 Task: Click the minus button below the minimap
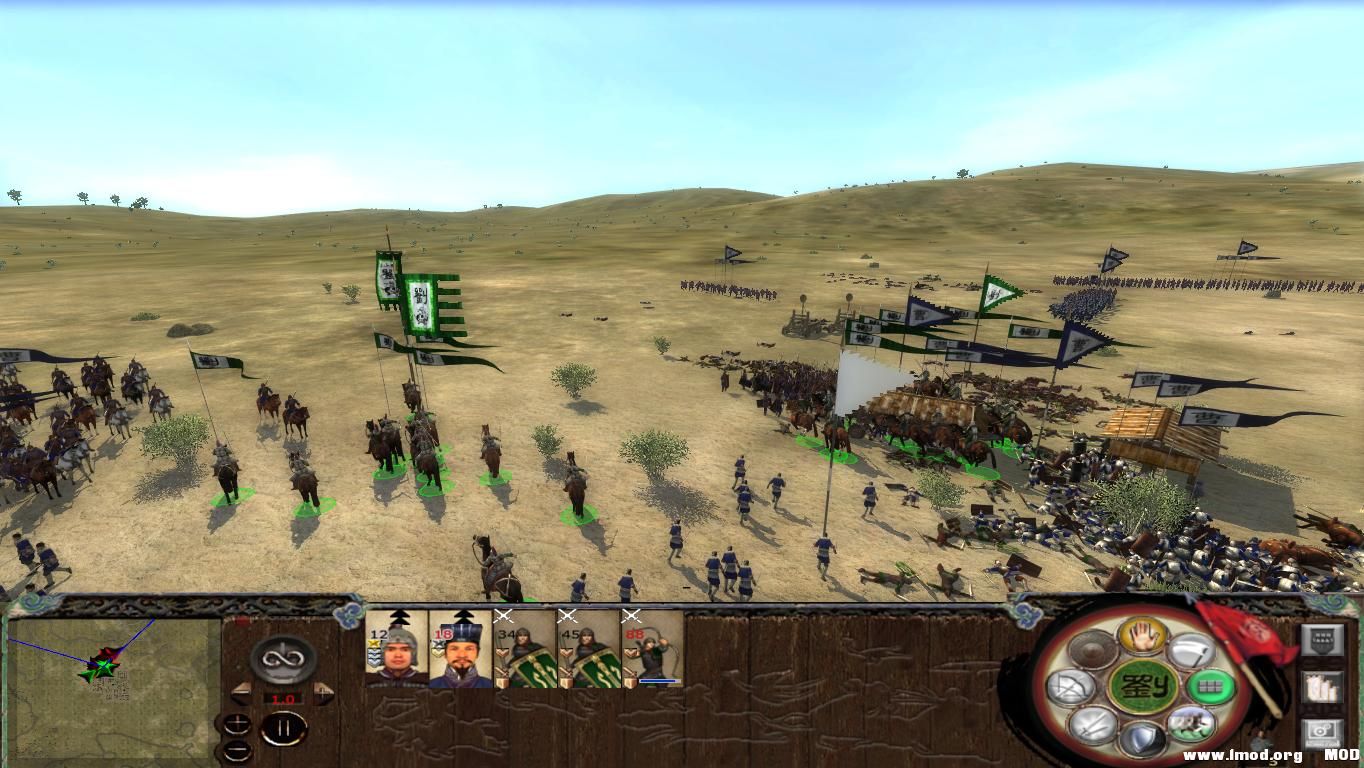tap(238, 749)
